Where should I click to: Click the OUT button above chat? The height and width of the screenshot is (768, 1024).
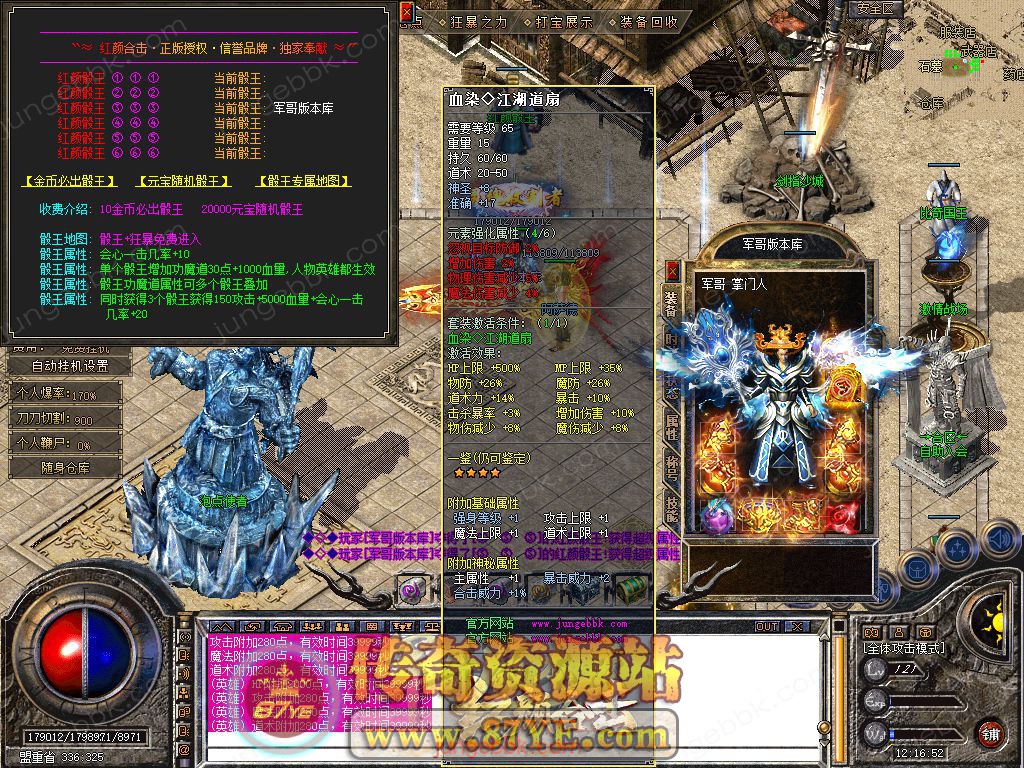coord(766,627)
